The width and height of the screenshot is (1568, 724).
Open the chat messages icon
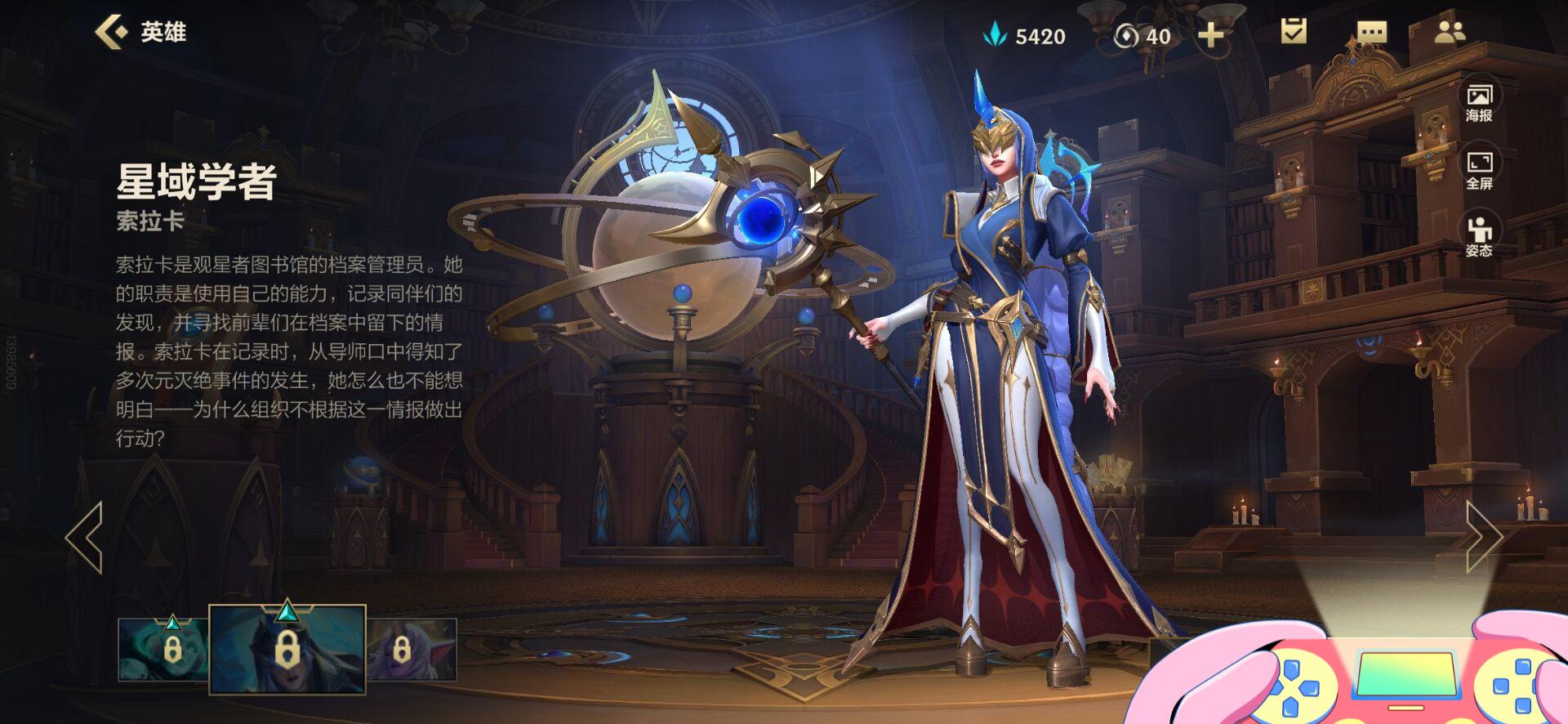(x=1371, y=33)
